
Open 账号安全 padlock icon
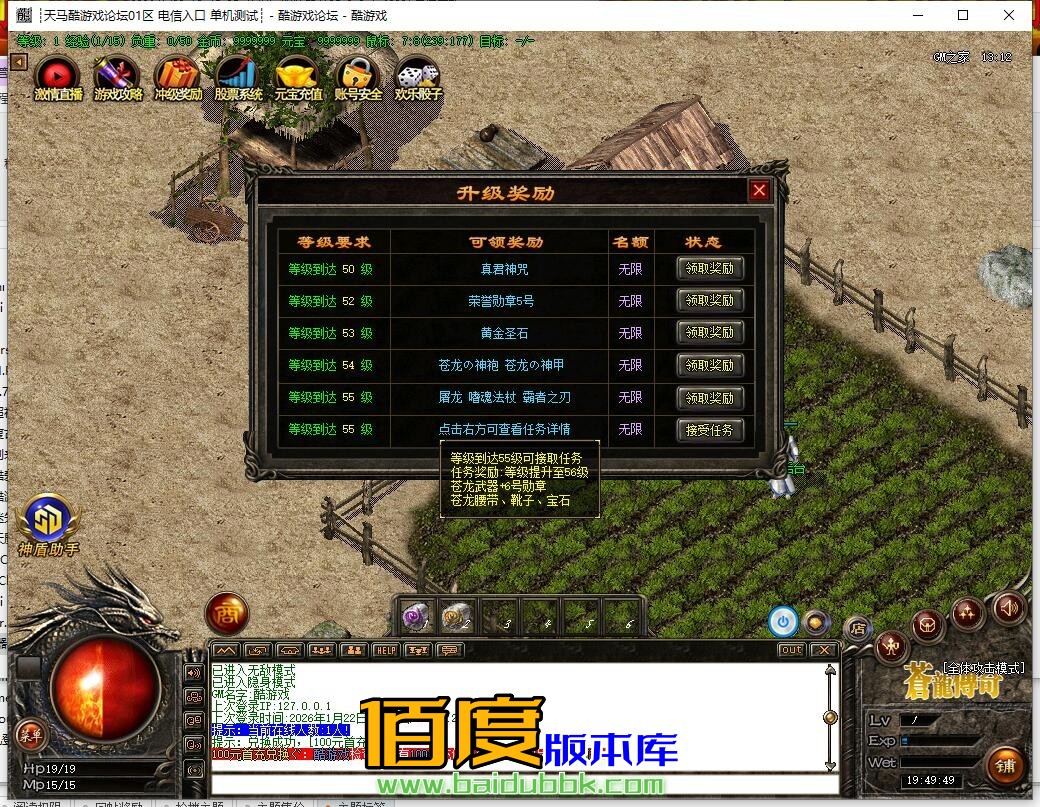pyautogui.click(x=358, y=77)
